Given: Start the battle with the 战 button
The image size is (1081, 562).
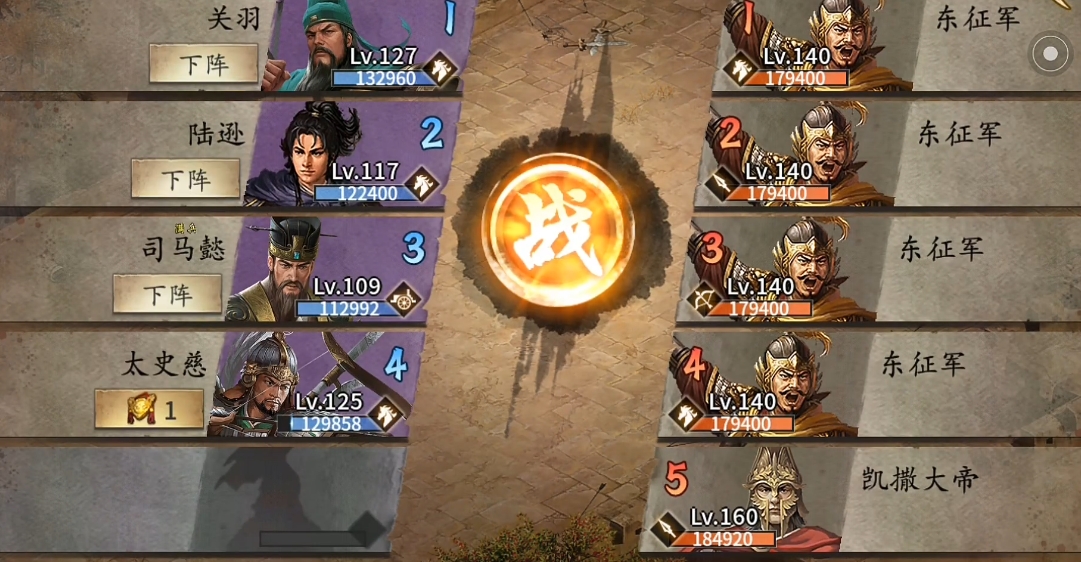Looking at the screenshot, I should (557, 237).
